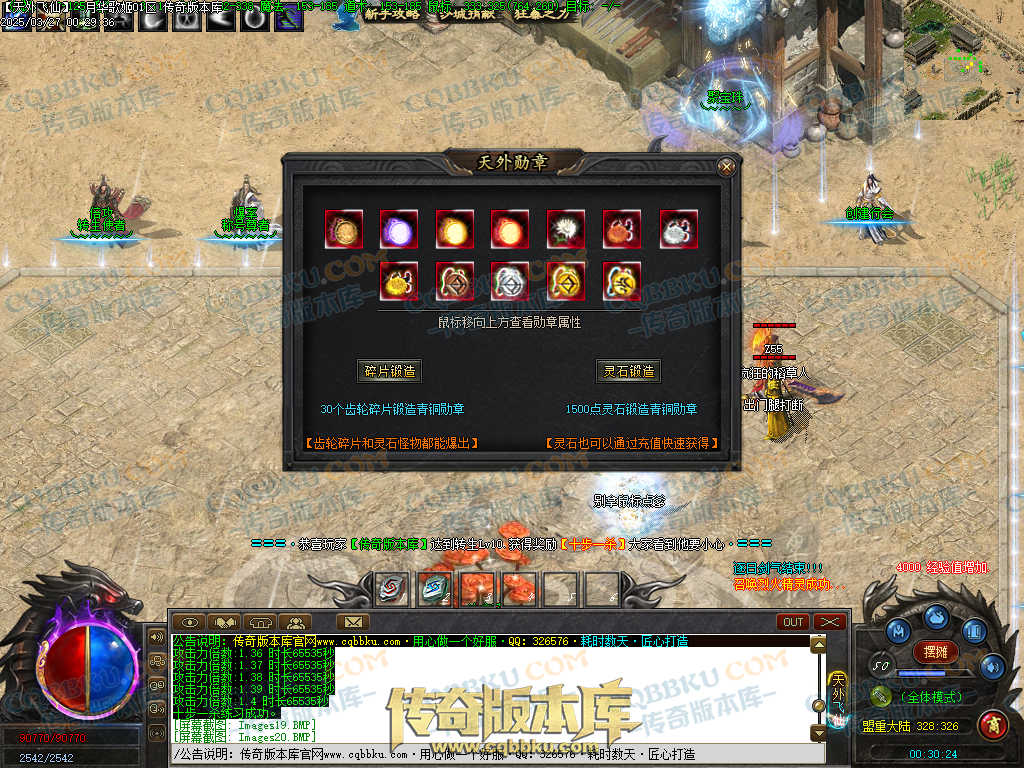Image resolution: width=1024 pixels, height=768 pixels.
Task: Close the chat panel with the X button
Action: point(830,622)
